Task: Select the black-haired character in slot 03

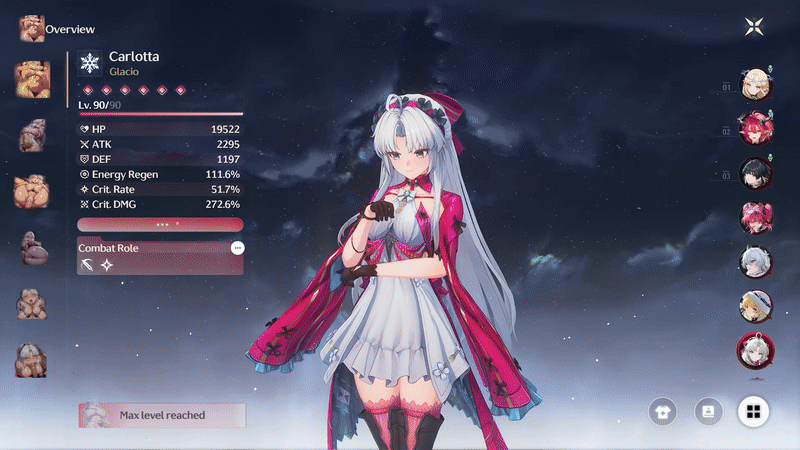Action: (x=755, y=173)
